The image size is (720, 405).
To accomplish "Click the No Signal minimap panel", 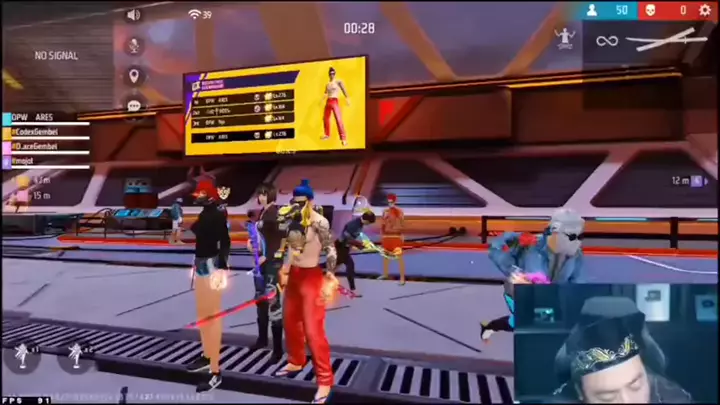I will [x=56, y=55].
